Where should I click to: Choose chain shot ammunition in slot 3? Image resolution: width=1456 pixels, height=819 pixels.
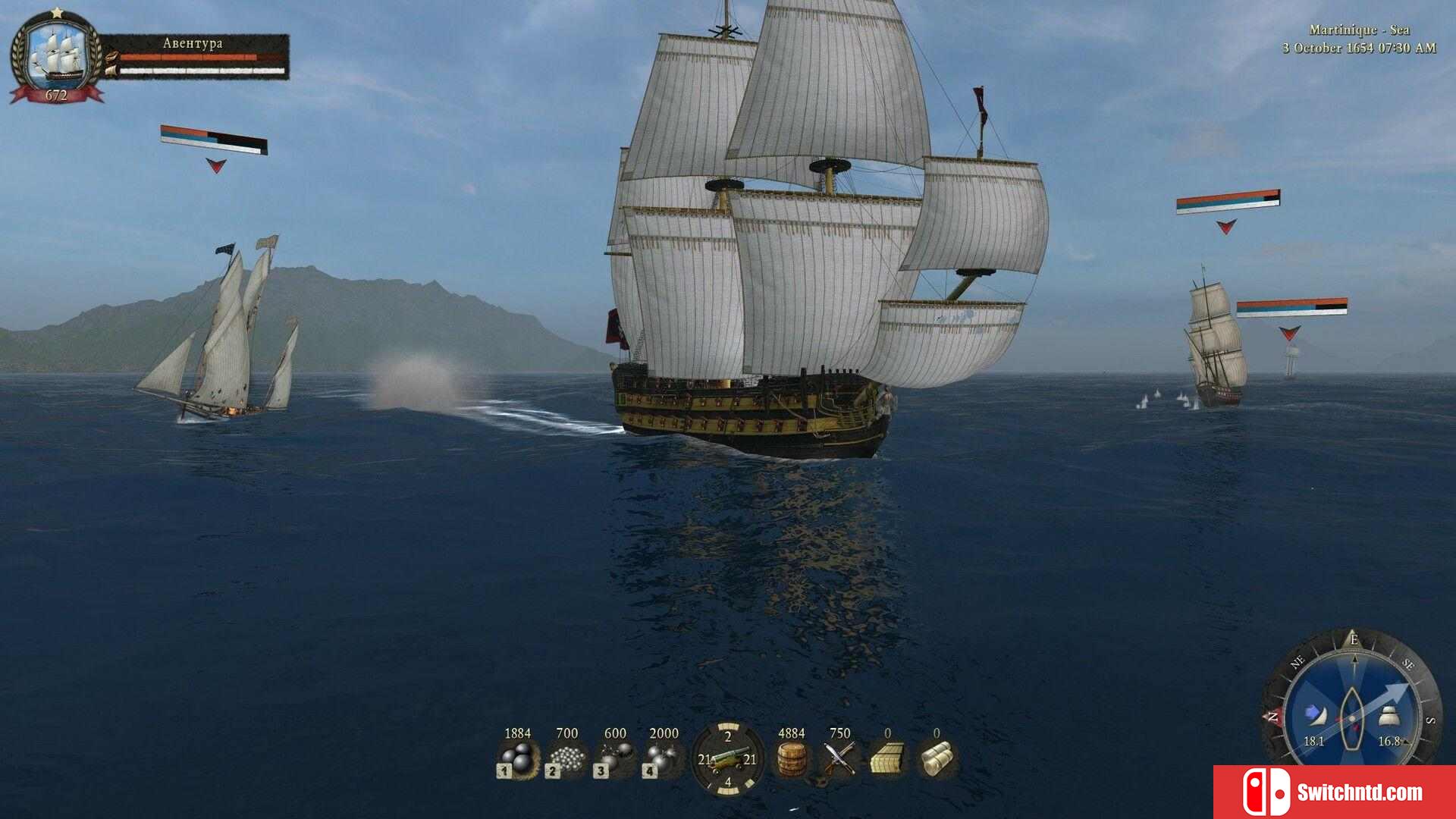pyautogui.click(x=614, y=759)
